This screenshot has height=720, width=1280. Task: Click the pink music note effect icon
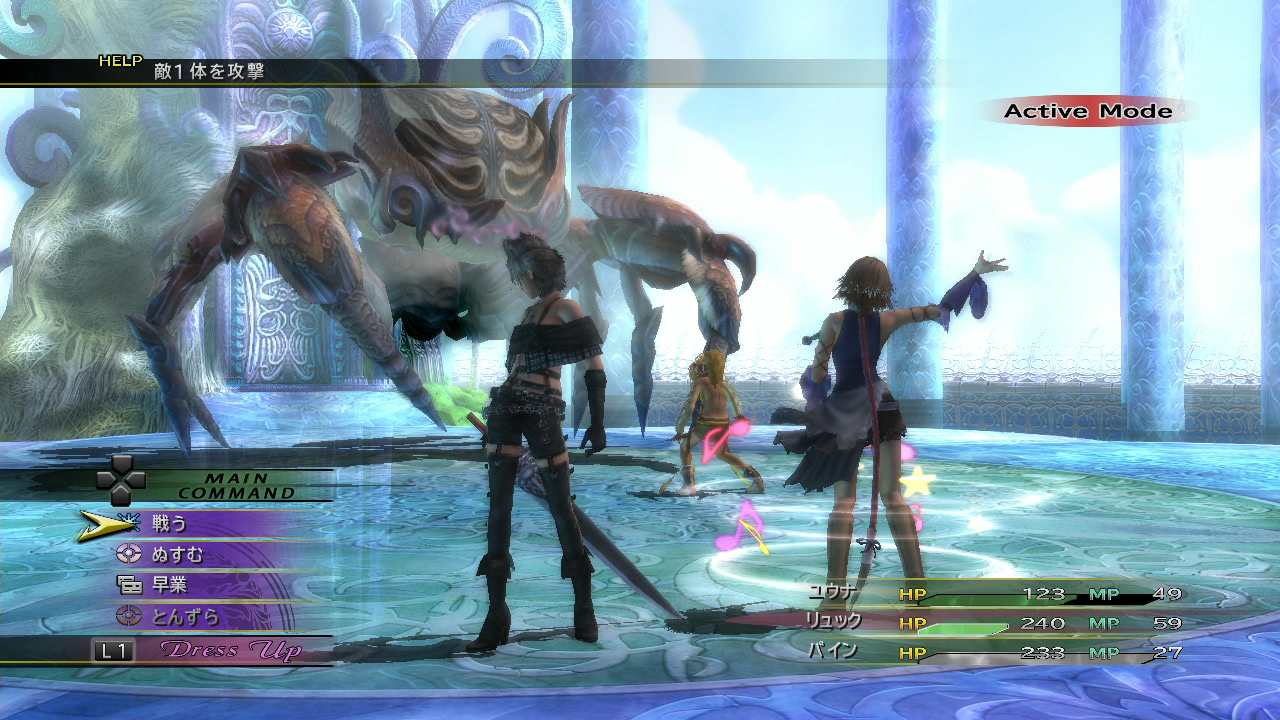tap(744, 527)
